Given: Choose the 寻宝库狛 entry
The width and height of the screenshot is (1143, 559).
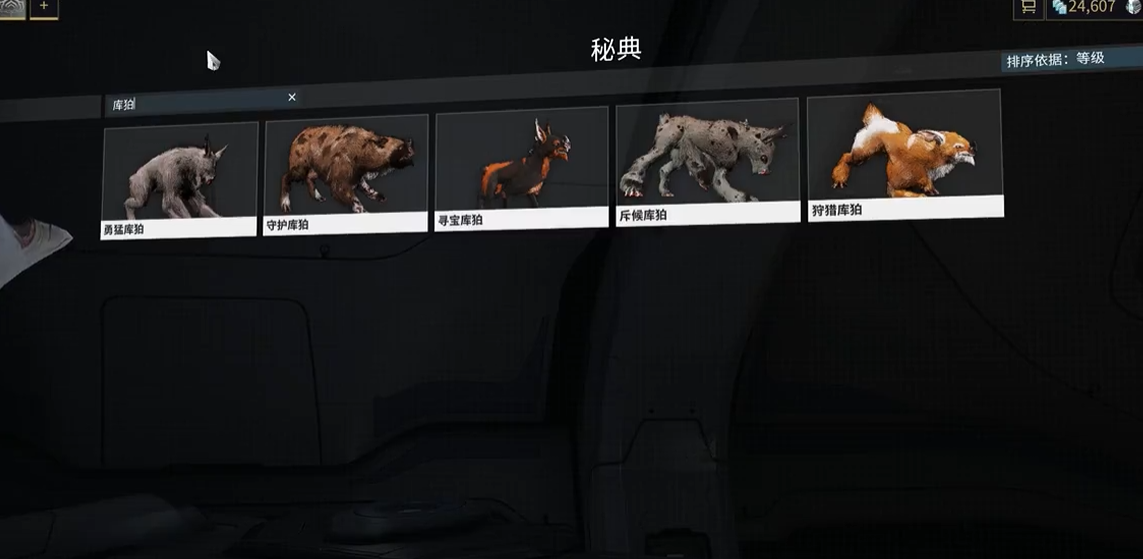Looking at the screenshot, I should coord(521,168).
